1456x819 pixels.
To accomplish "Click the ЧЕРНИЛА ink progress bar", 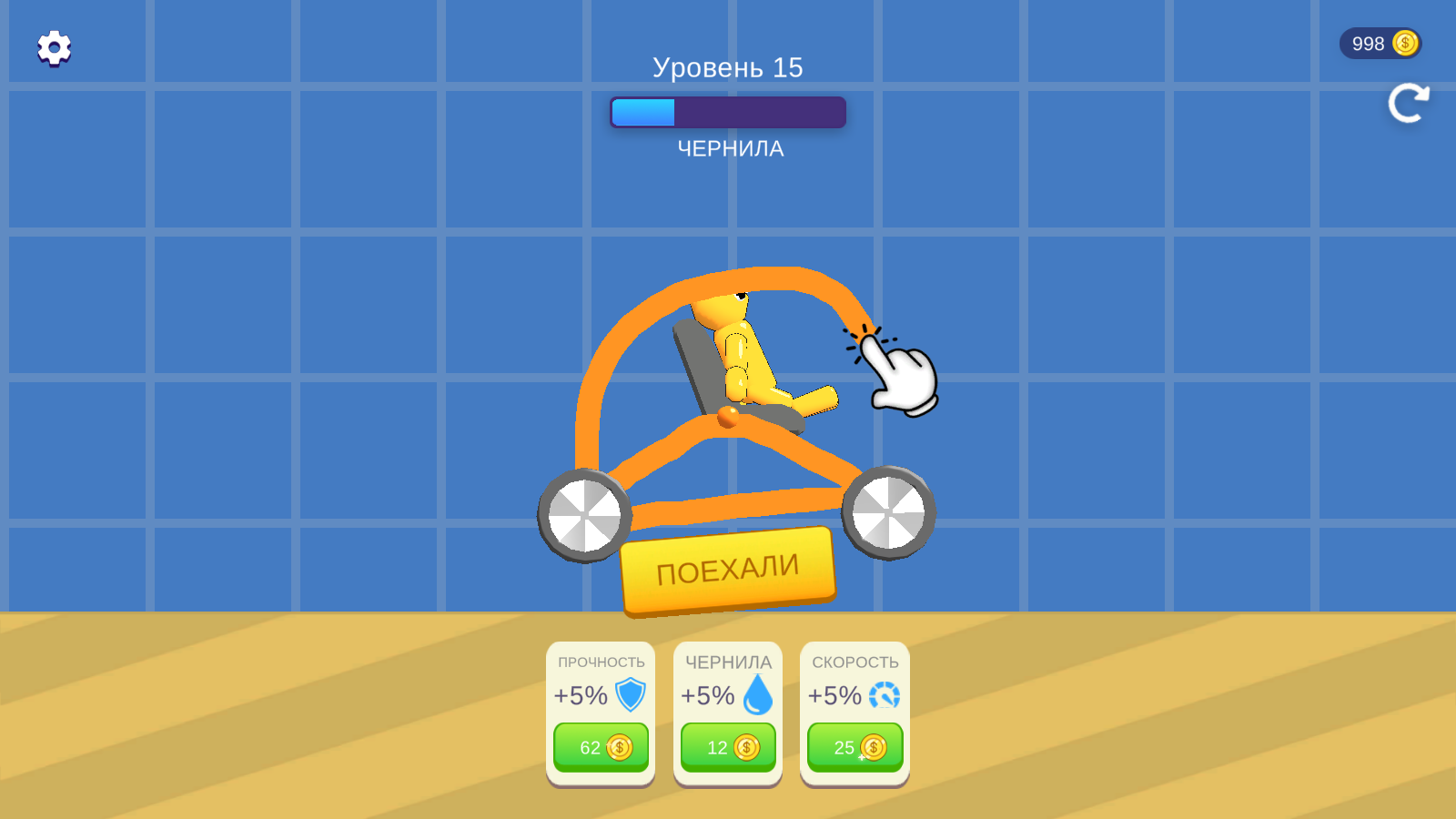I will pyautogui.click(x=728, y=111).
